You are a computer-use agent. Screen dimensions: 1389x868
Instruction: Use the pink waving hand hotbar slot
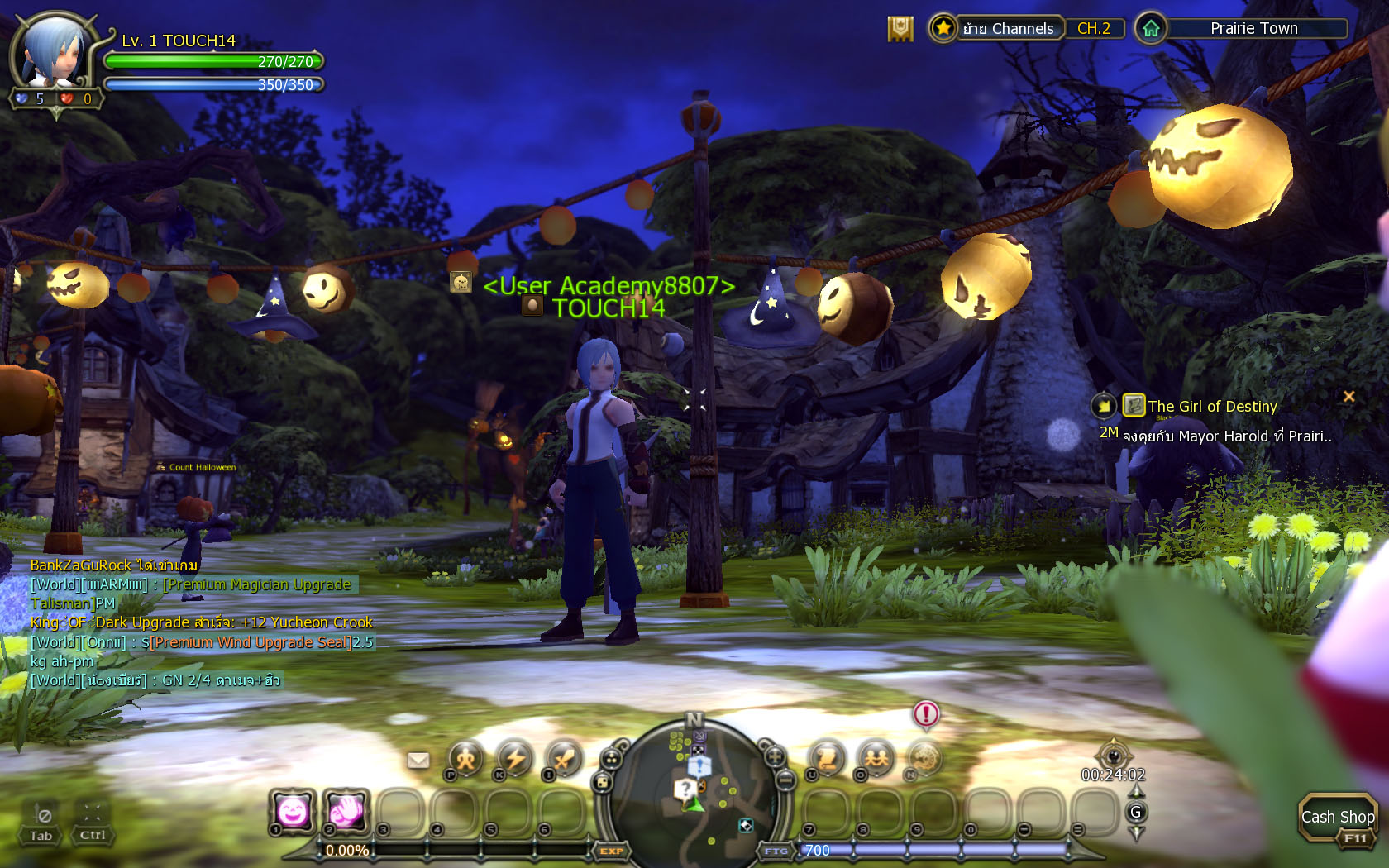[346, 812]
